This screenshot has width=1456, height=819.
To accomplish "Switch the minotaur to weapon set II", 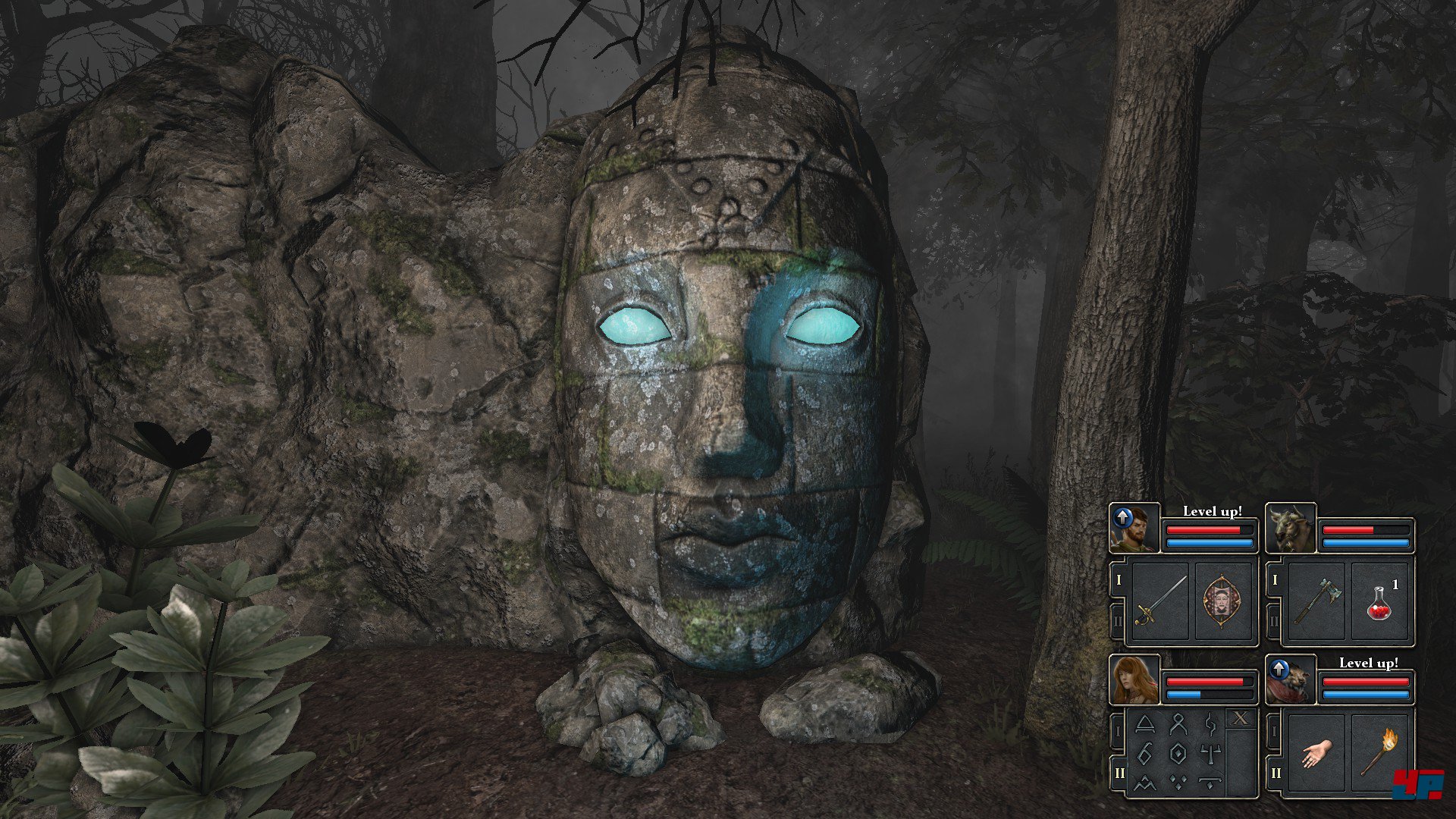I will click(x=1274, y=622).
